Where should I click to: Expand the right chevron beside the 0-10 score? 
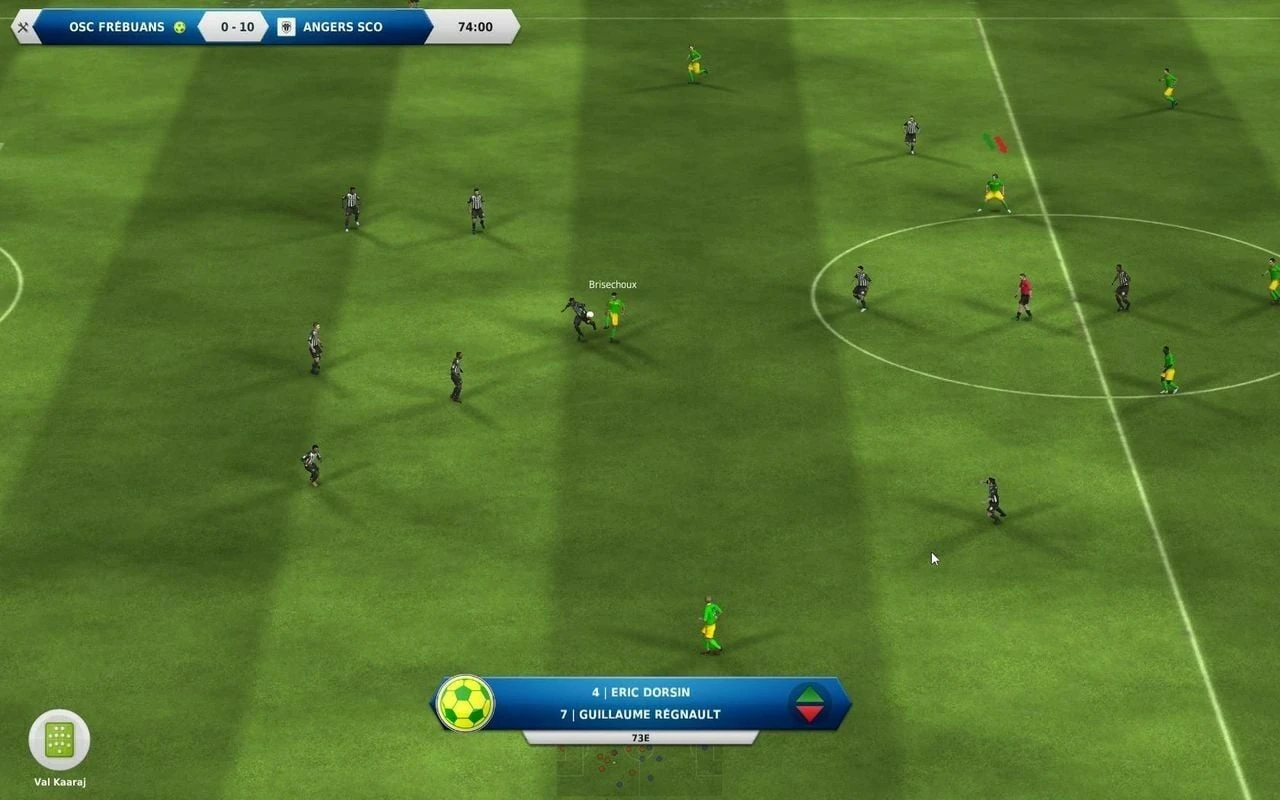268,27
